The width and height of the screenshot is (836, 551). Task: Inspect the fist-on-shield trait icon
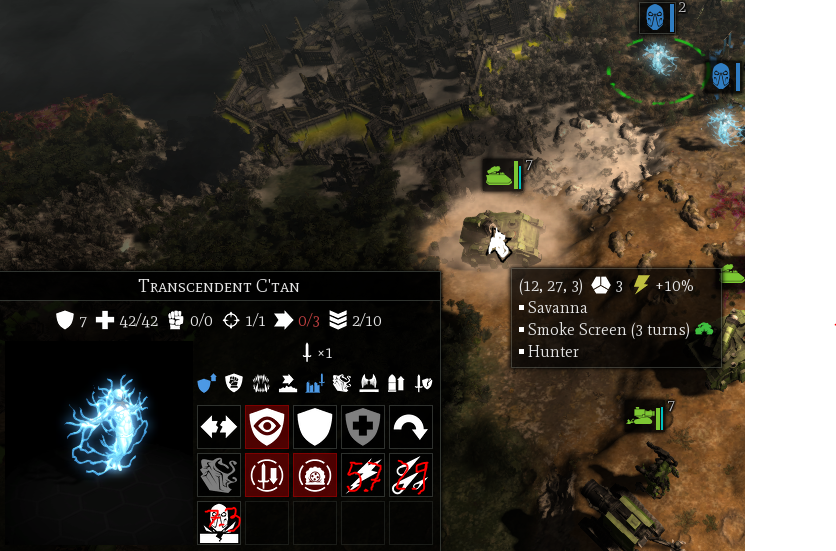click(x=233, y=382)
